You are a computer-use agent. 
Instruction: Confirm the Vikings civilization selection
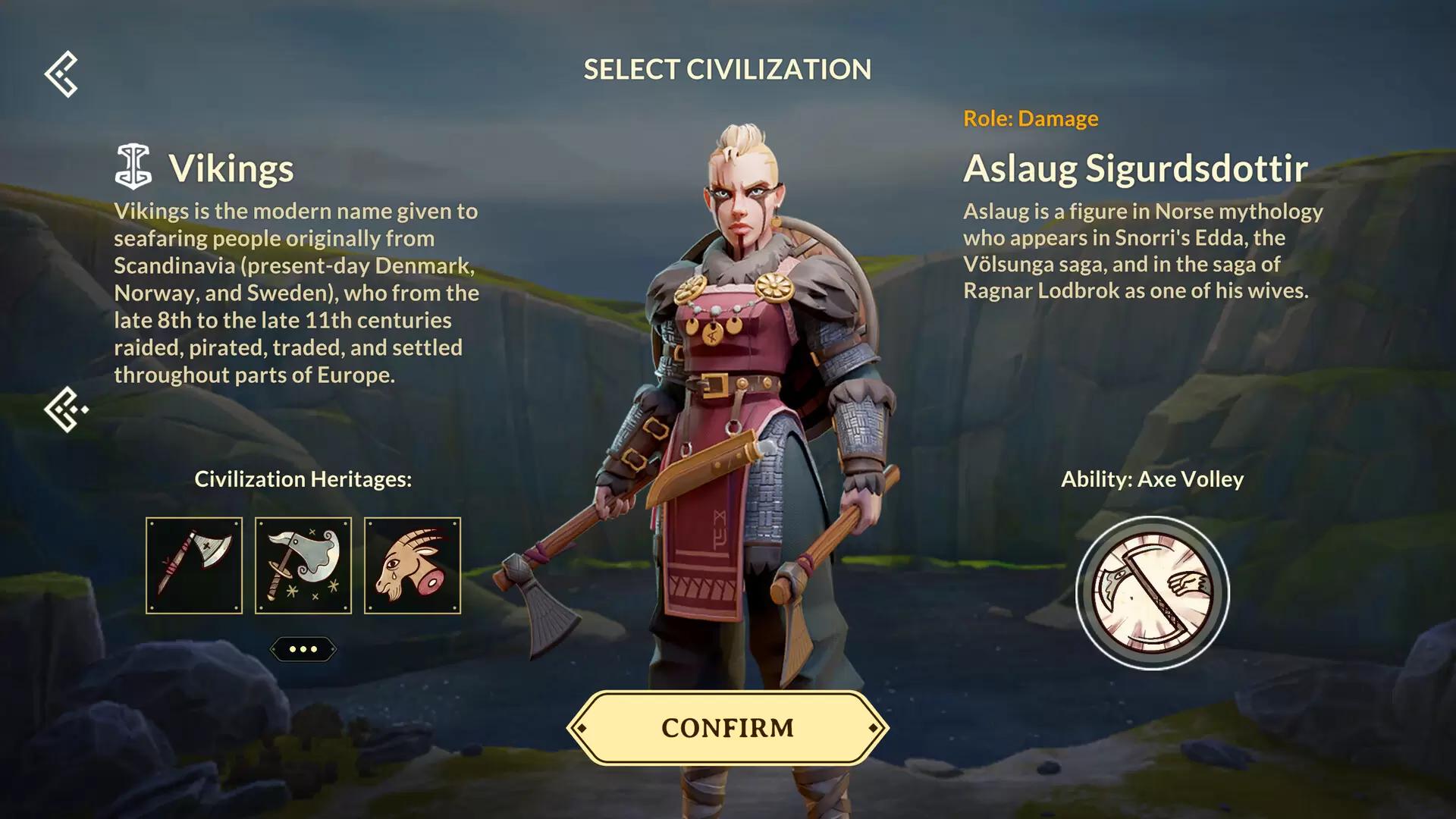727,728
